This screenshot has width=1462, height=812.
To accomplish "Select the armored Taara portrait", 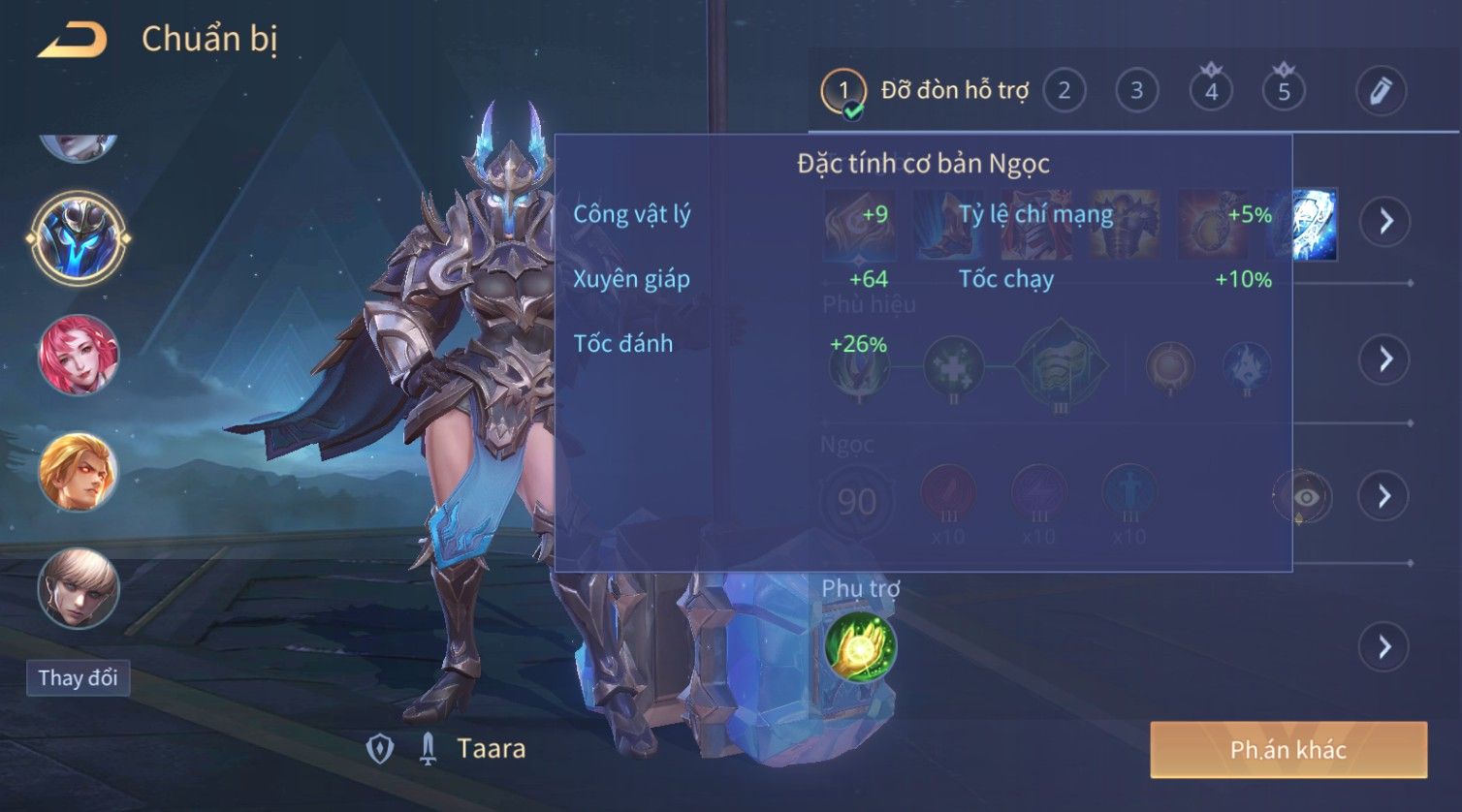I will tap(79, 237).
